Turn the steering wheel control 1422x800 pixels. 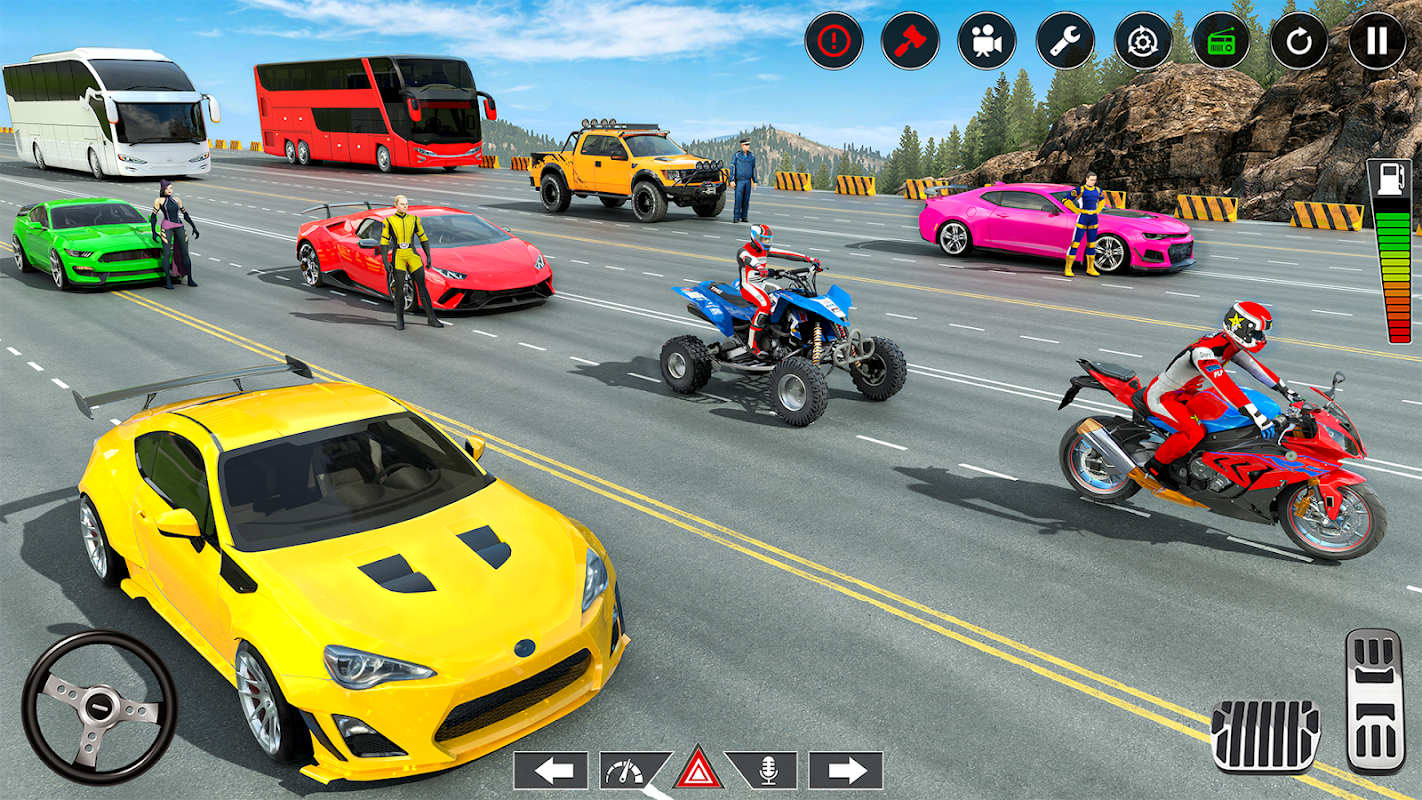99,707
